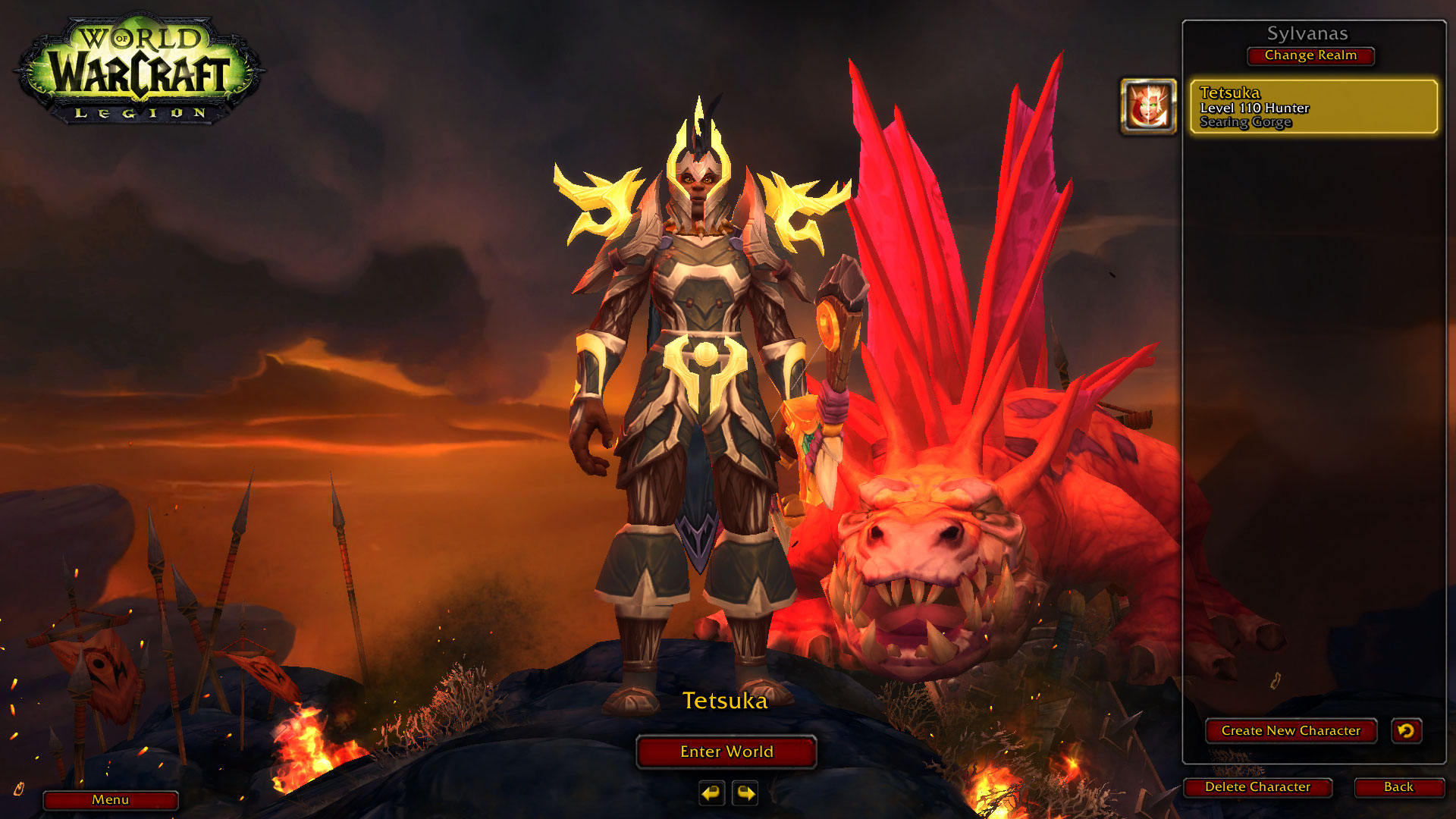This screenshot has width=1456, height=819.
Task: Click Tetsuka's portrait icon beside list
Action: click(x=1148, y=107)
